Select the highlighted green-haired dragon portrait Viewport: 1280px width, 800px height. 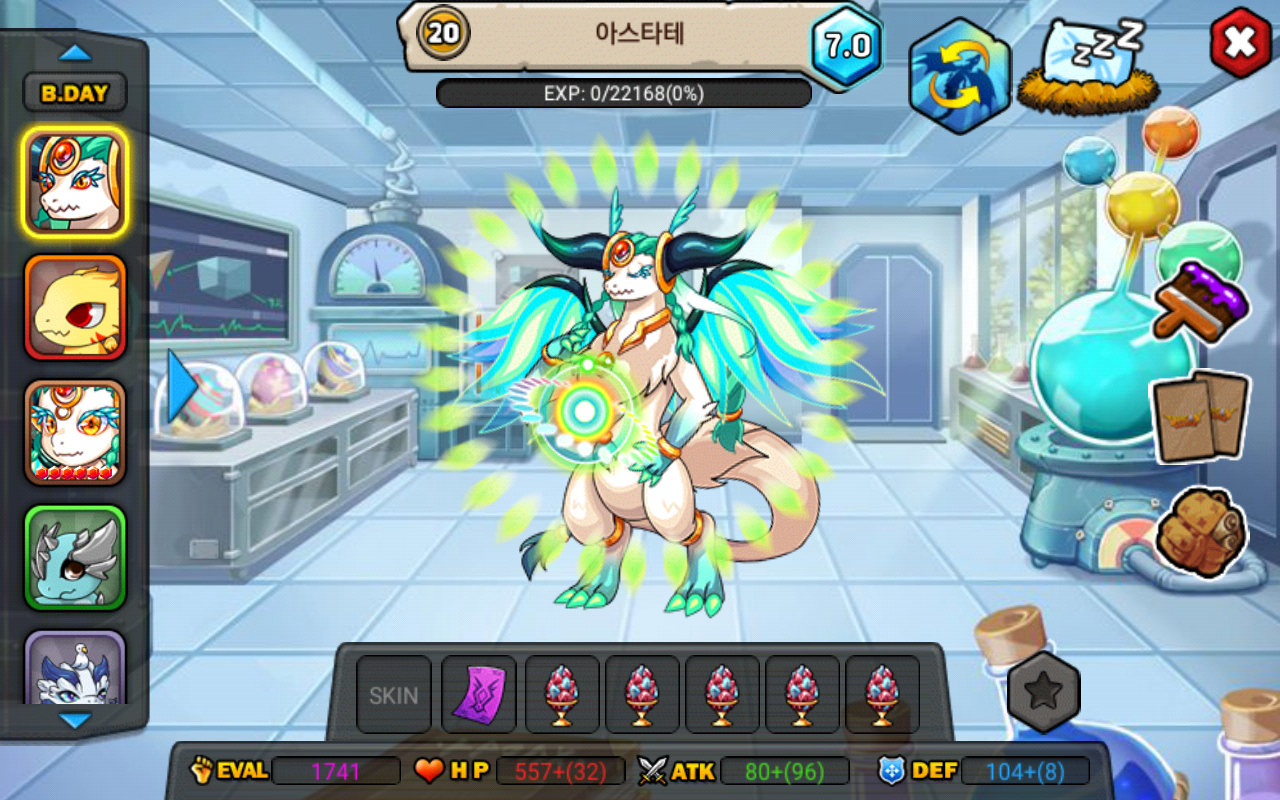click(x=75, y=182)
